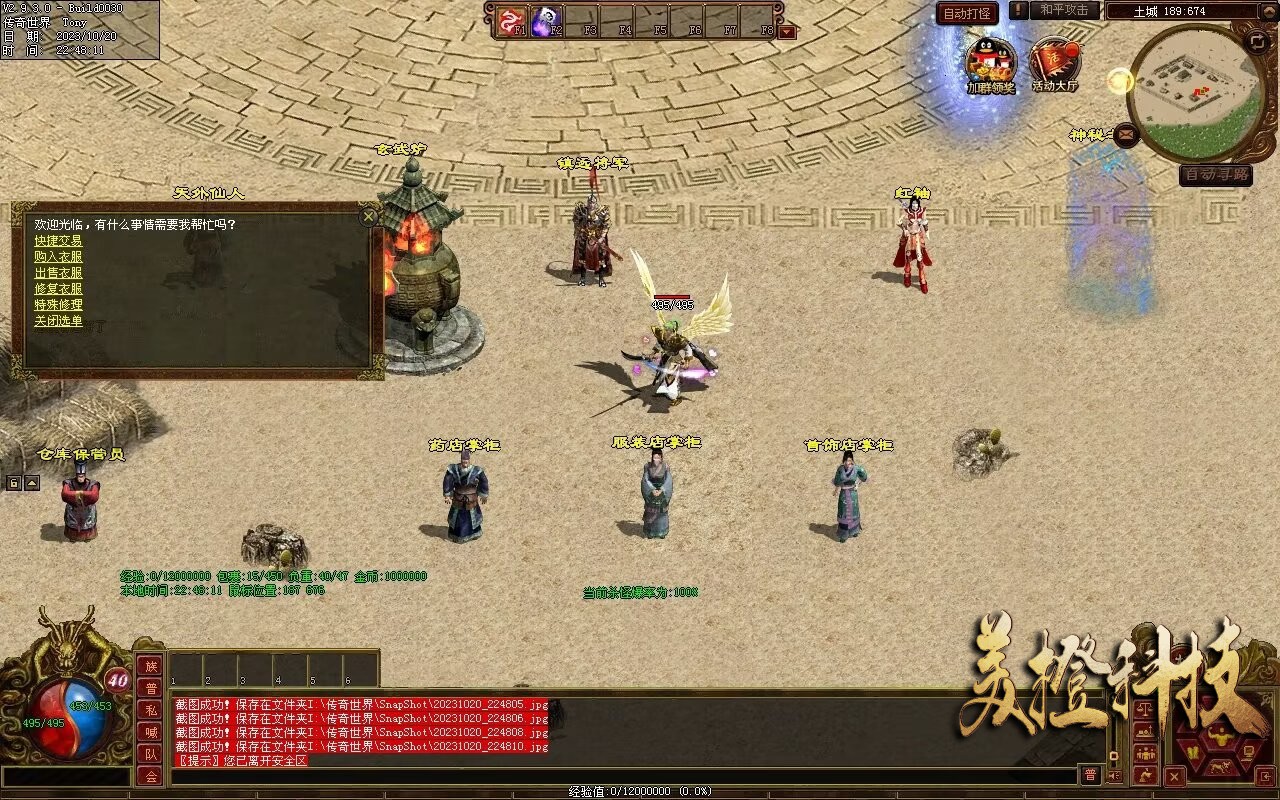Choose 快捷交易 in the shop dialogue
This screenshot has width=1280, height=800.
(58, 241)
